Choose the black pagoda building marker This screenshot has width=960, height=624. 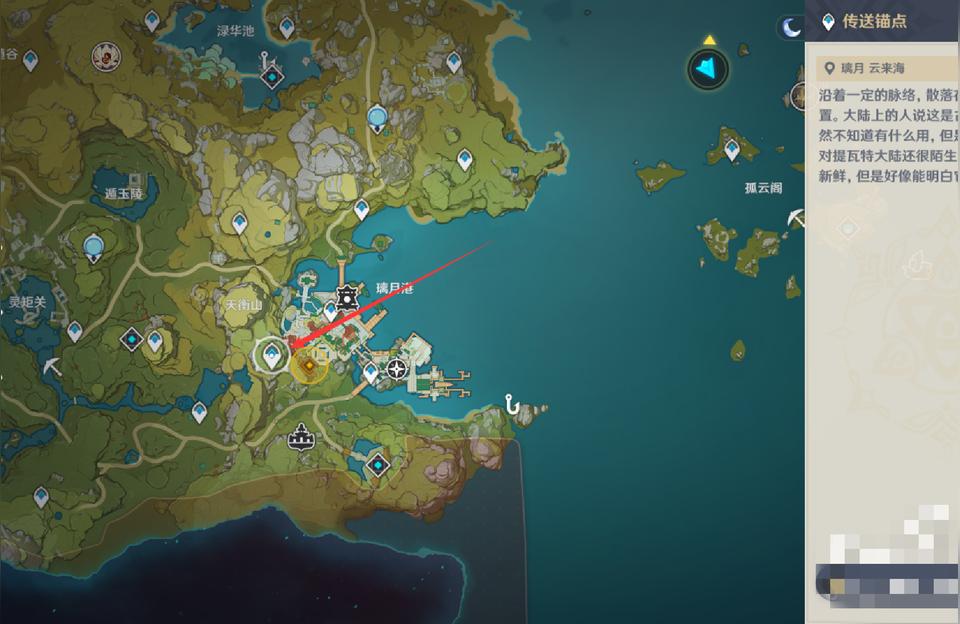coord(300,436)
